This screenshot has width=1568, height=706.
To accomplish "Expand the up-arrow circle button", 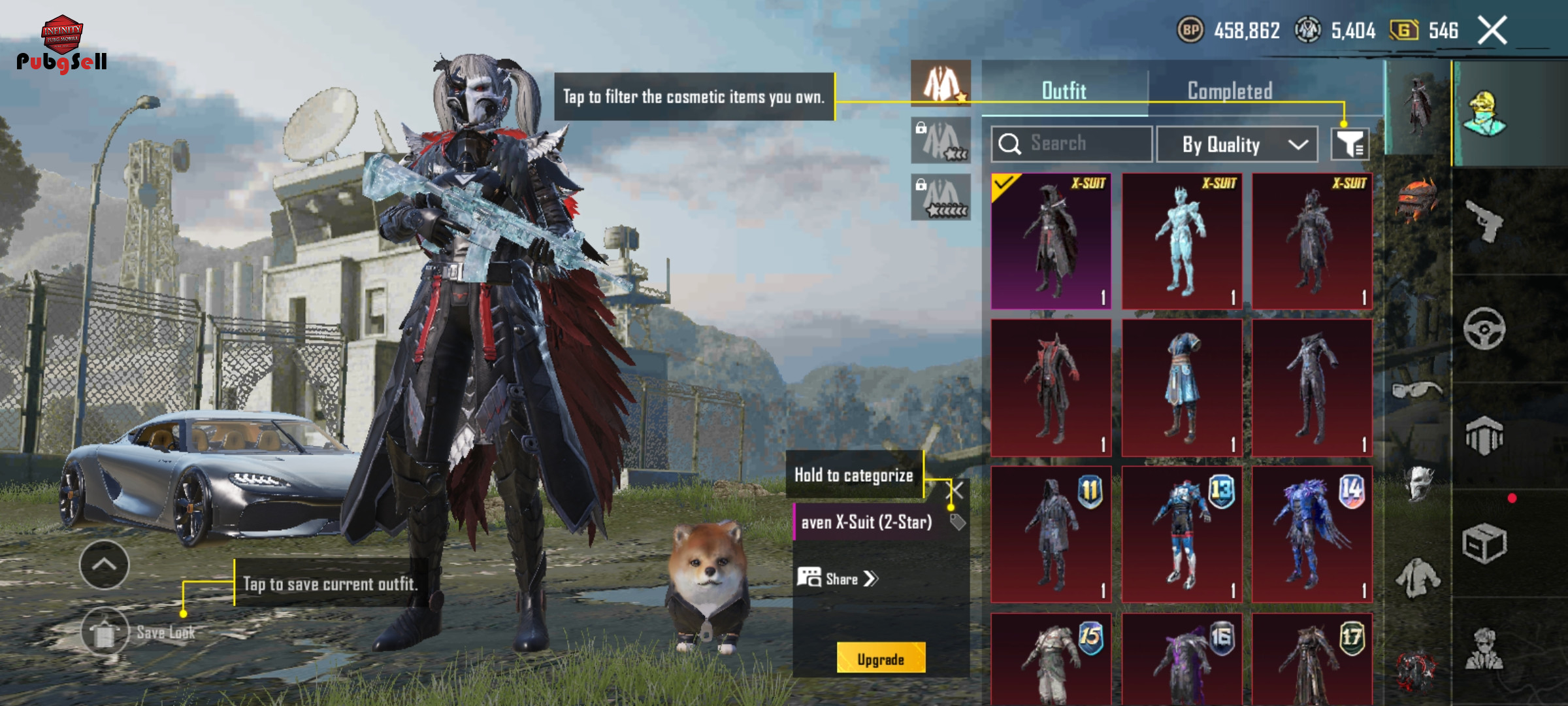I will (104, 565).
